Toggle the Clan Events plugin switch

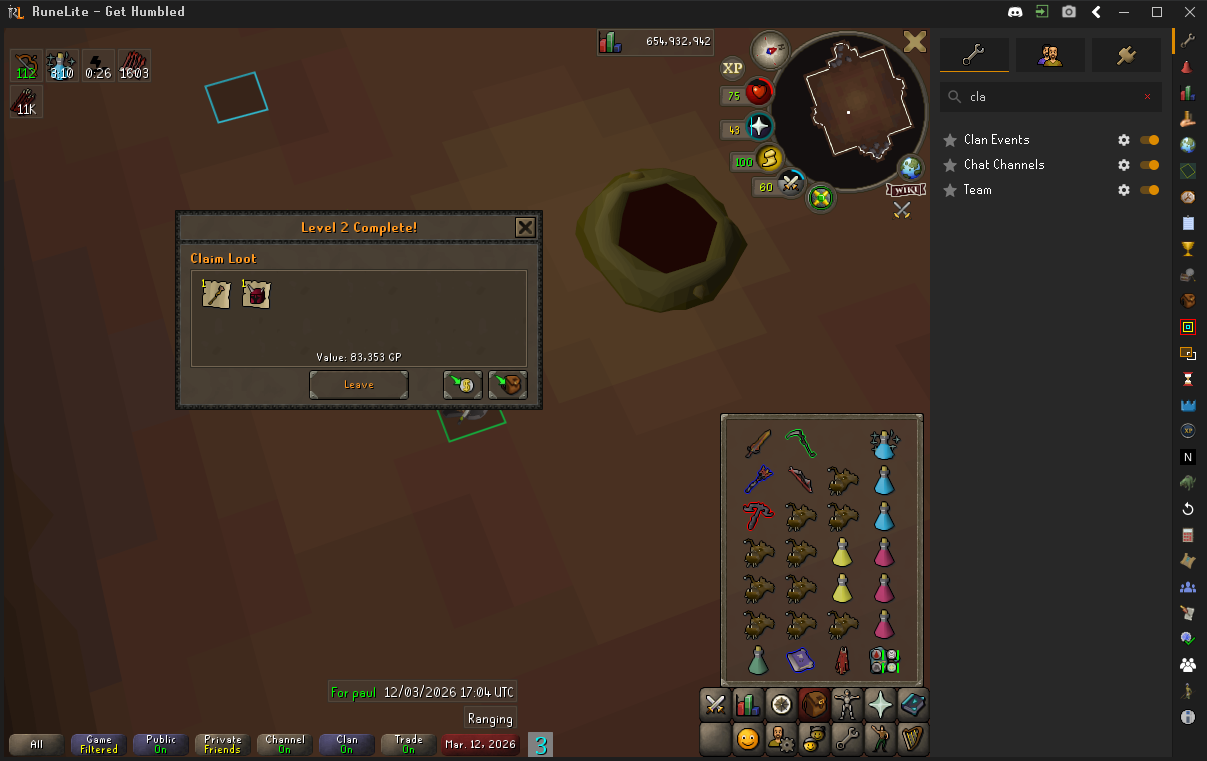click(1149, 140)
